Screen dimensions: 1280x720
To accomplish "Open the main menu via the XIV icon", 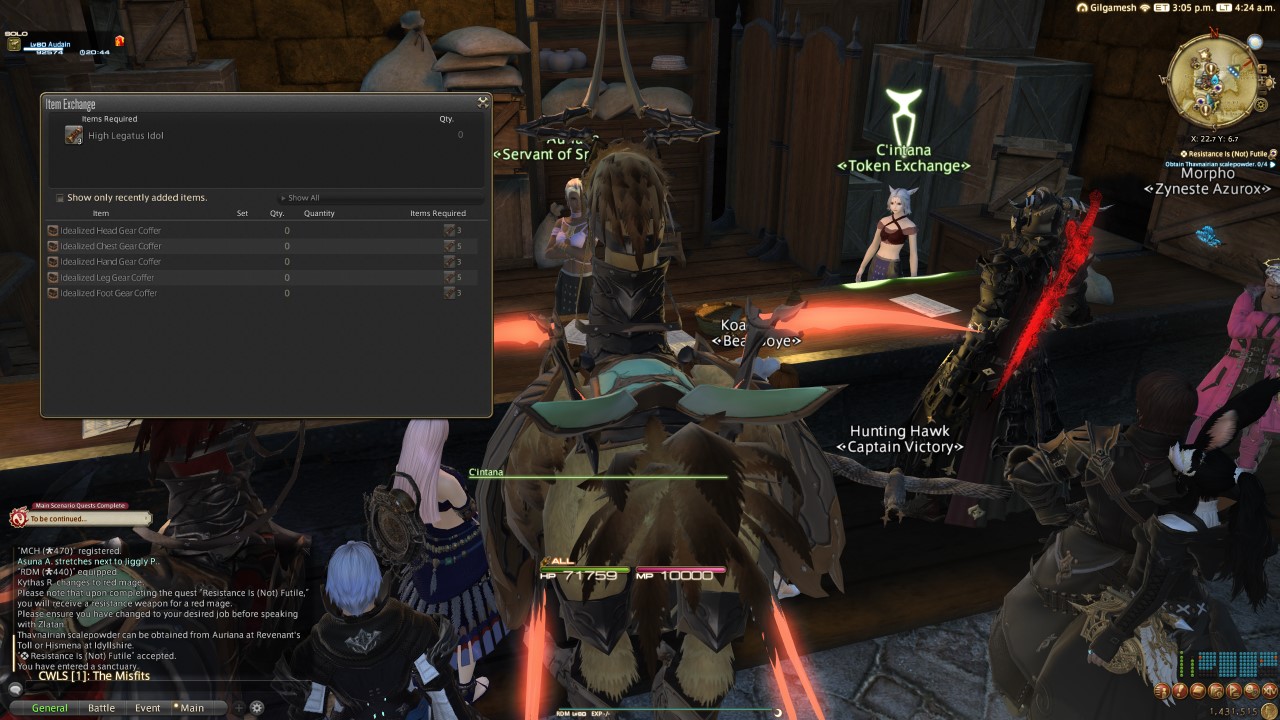I will (x=1270, y=692).
